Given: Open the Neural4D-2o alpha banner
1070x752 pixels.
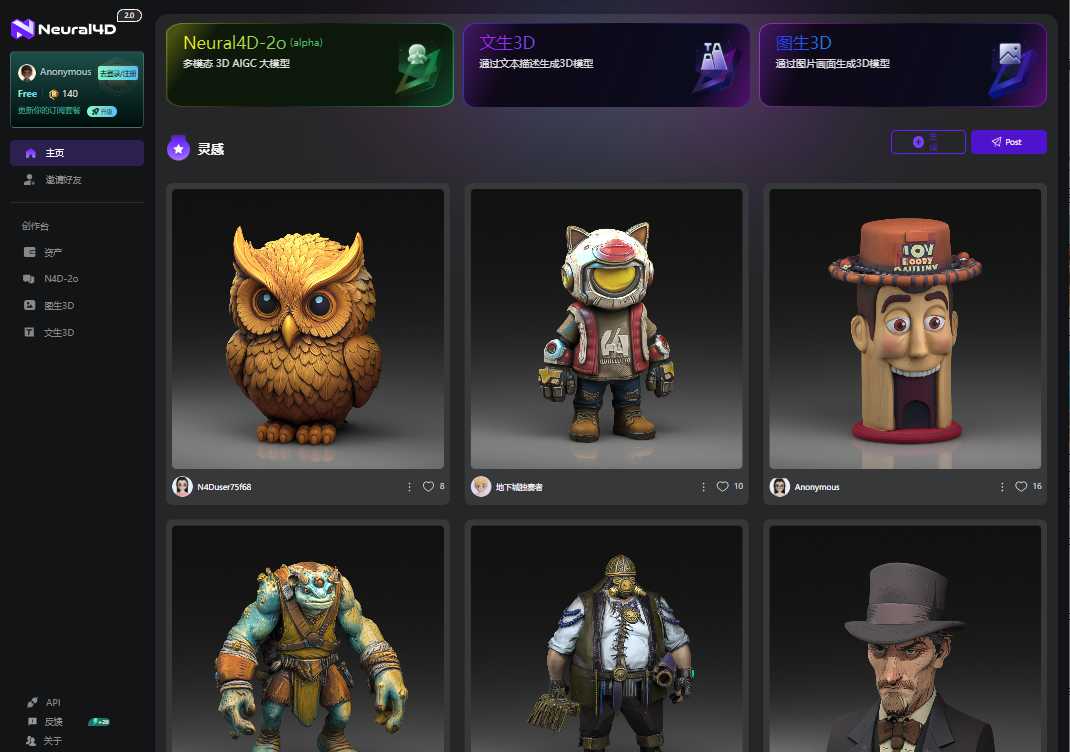Looking at the screenshot, I should pos(309,65).
